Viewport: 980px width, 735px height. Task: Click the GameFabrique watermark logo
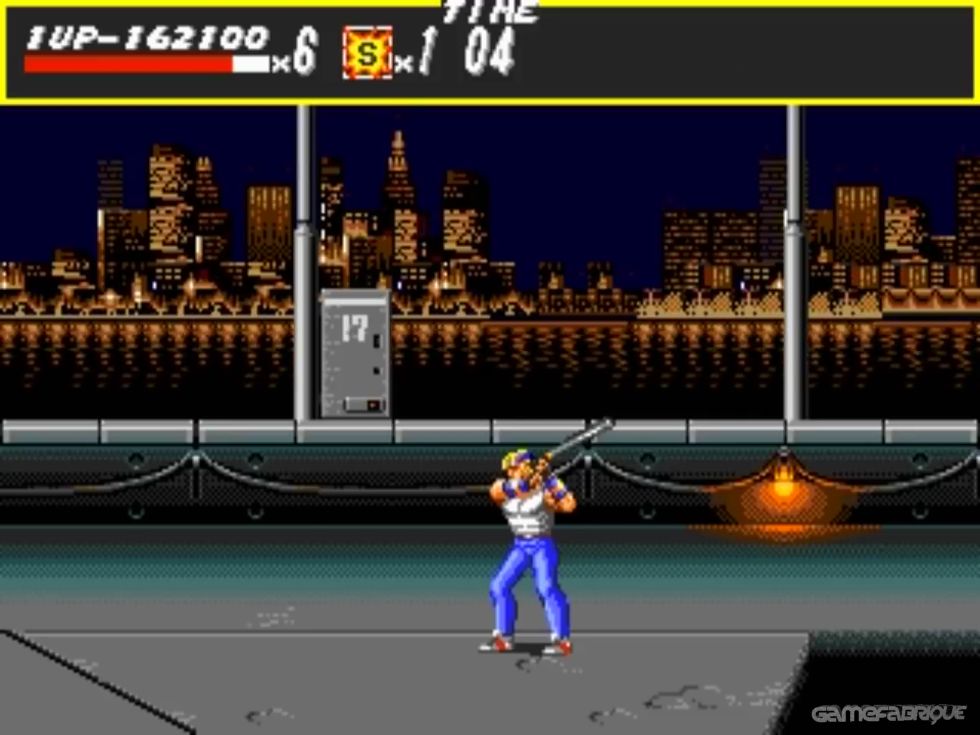coord(888,713)
